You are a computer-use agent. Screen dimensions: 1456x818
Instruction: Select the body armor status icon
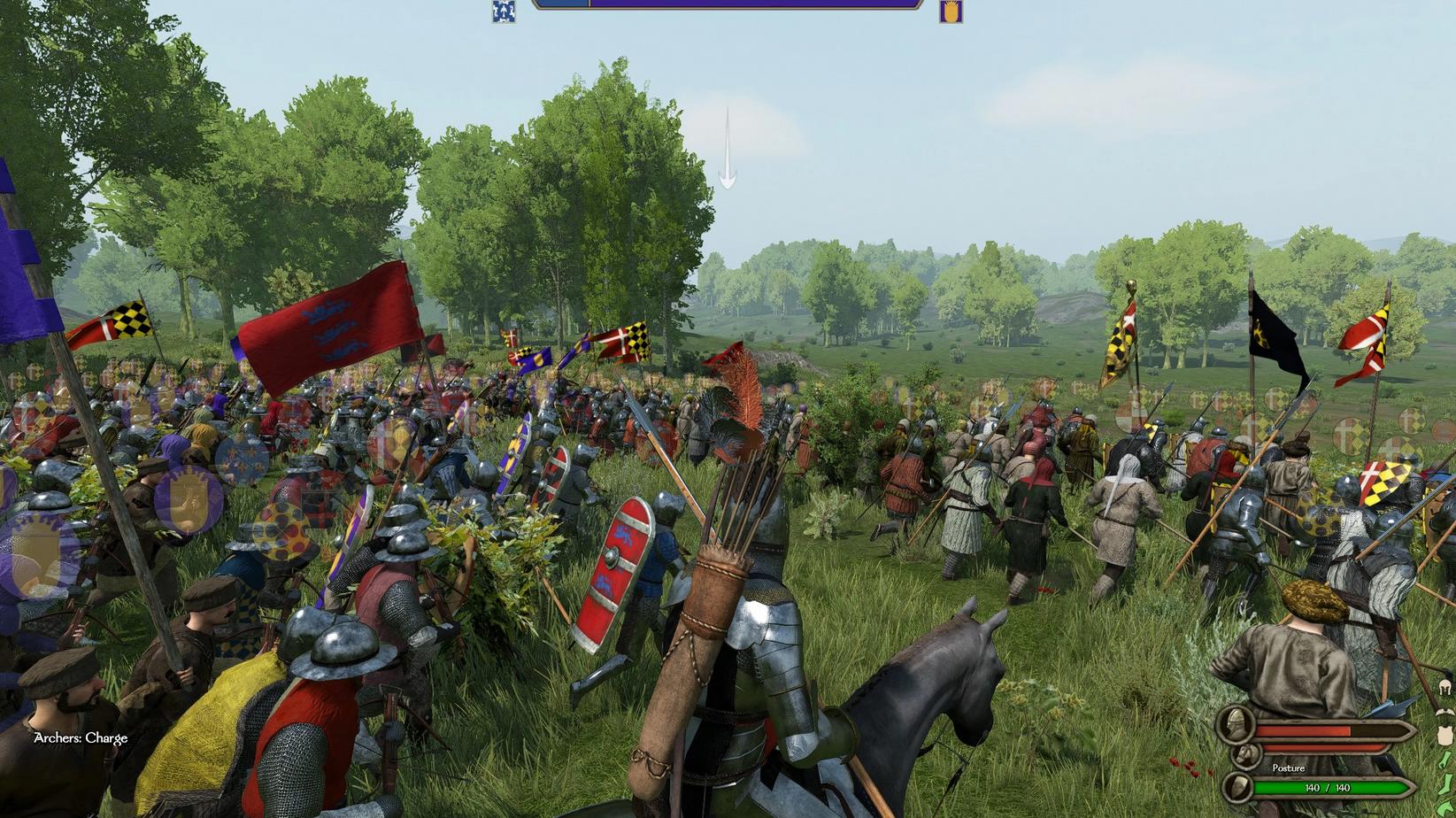[1445, 734]
